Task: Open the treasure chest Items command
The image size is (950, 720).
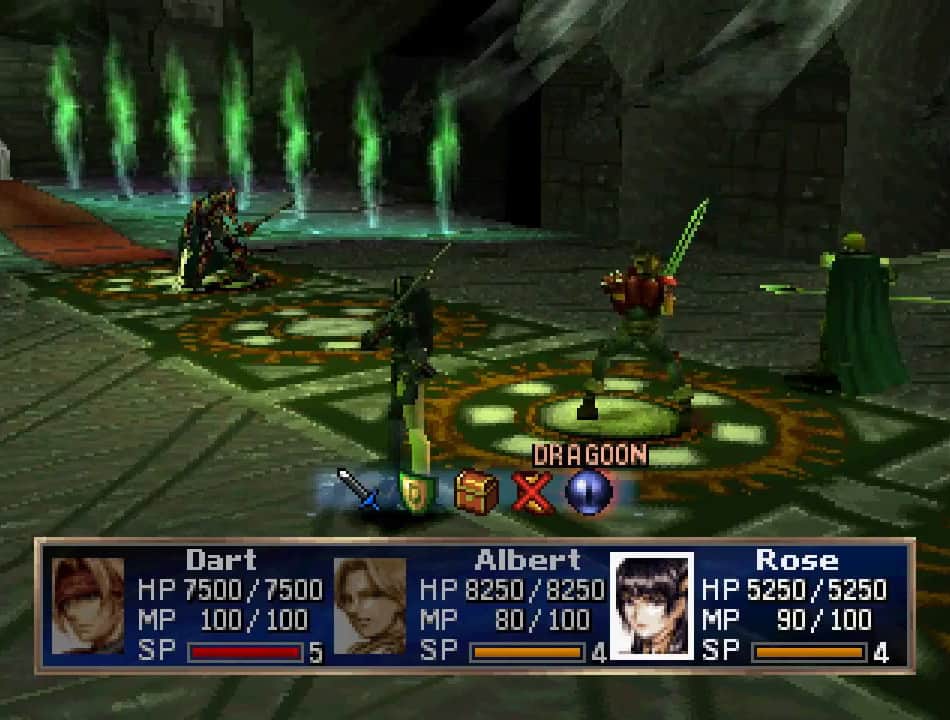Action: (476, 491)
